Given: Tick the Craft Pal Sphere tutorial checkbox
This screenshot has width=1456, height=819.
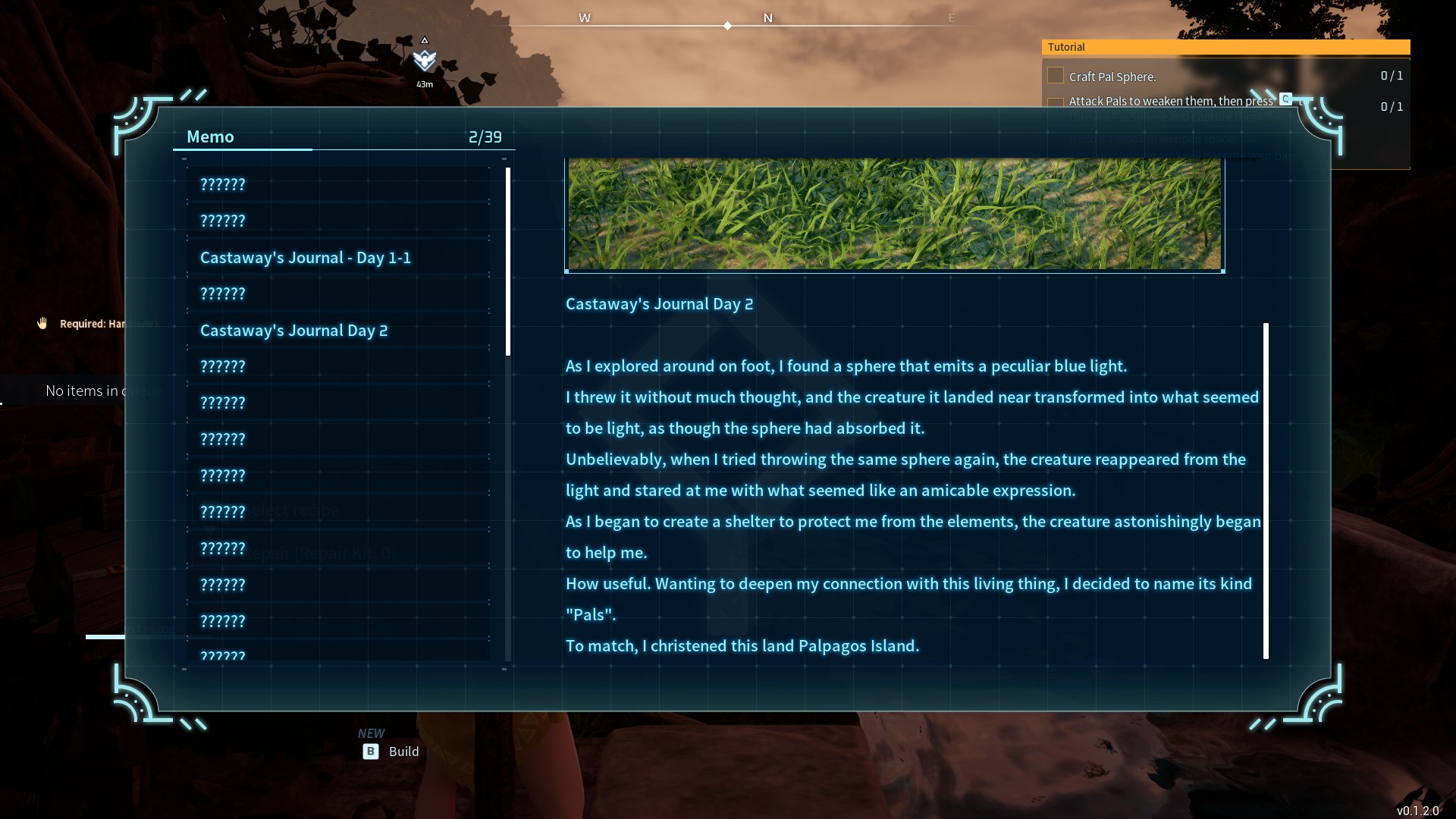Looking at the screenshot, I should click(1055, 76).
